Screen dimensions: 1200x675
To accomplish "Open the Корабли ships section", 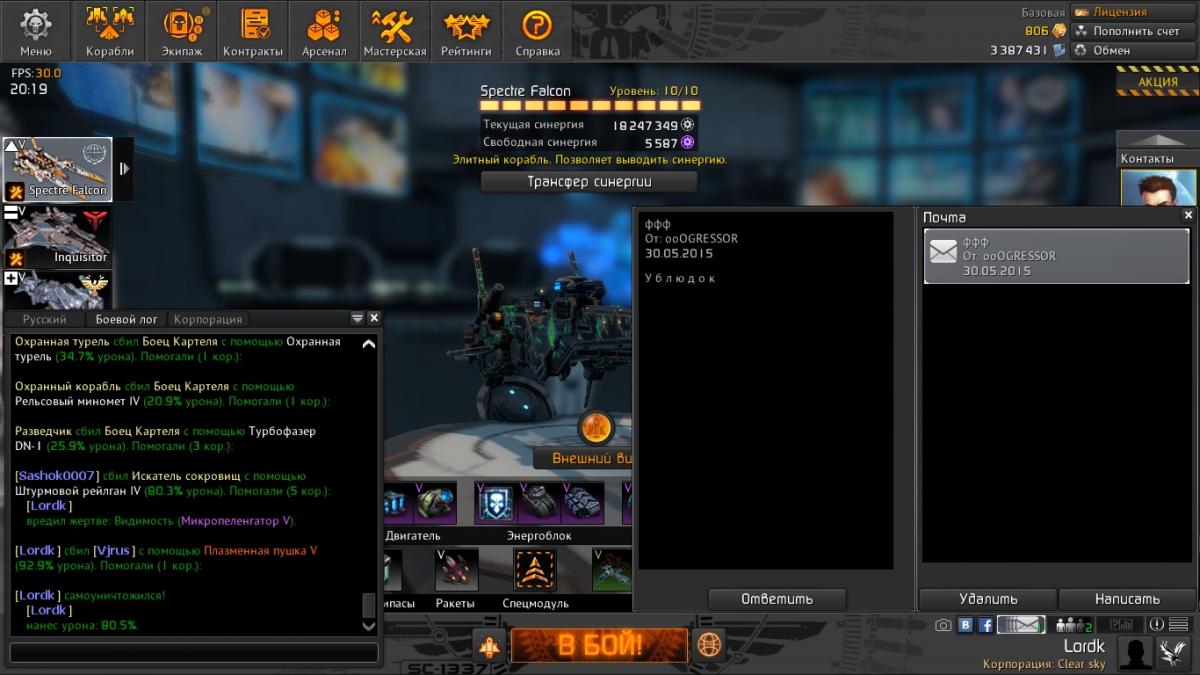I will point(109,31).
